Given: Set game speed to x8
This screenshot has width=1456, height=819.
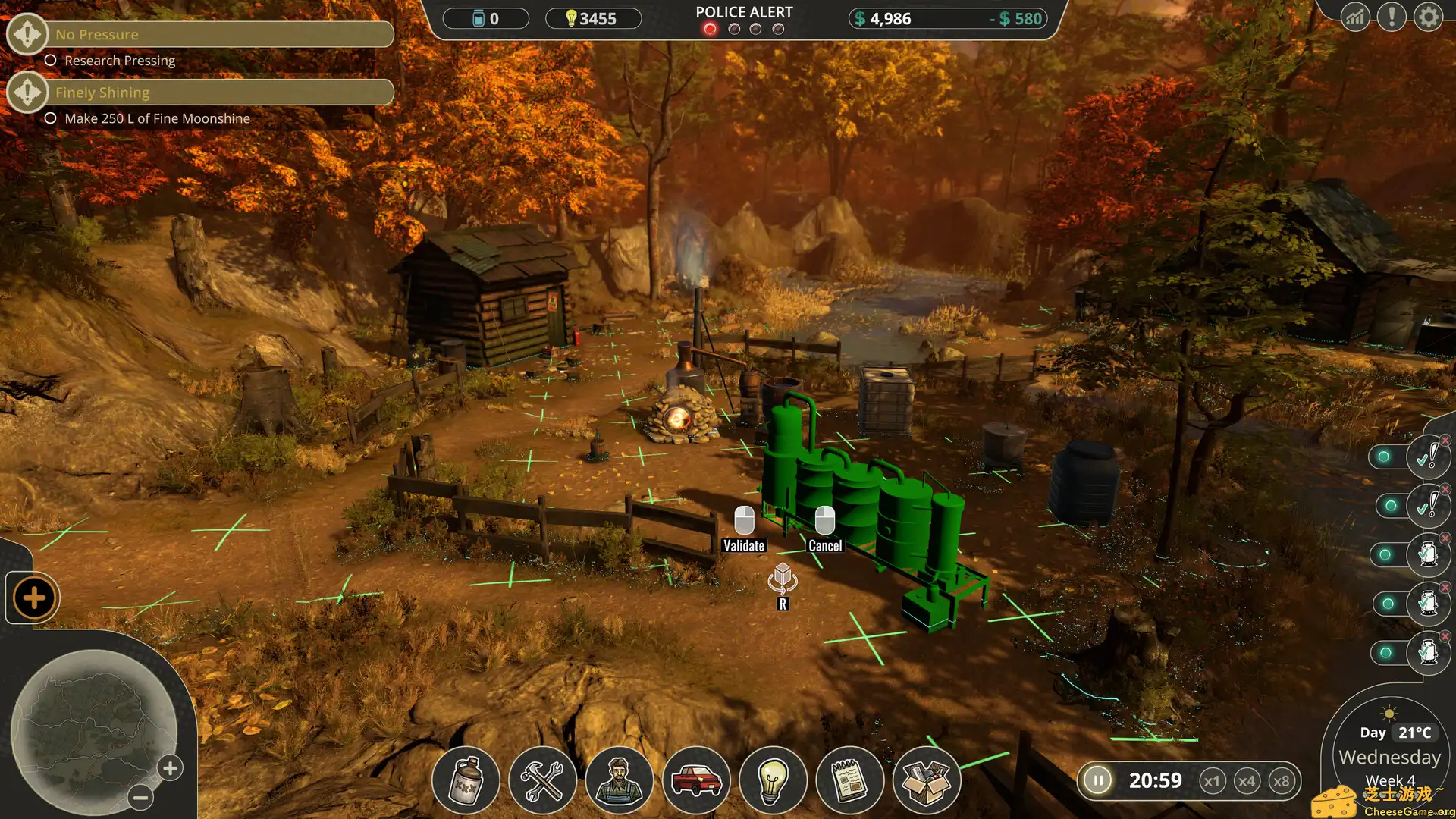Looking at the screenshot, I should pyautogui.click(x=1282, y=781).
